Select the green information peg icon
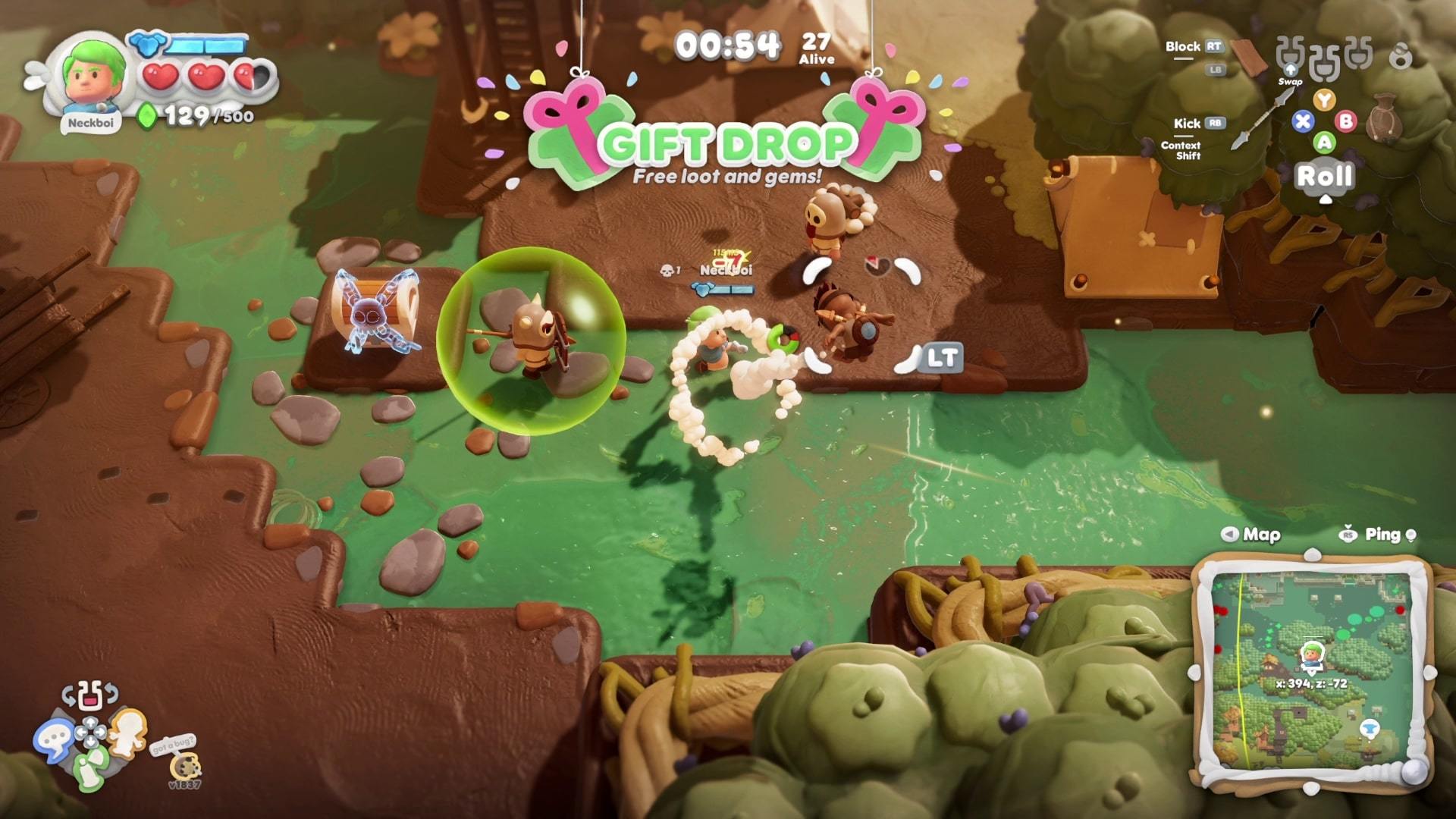Viewport: 1456px width, 819px height. [x=89, y=768]
